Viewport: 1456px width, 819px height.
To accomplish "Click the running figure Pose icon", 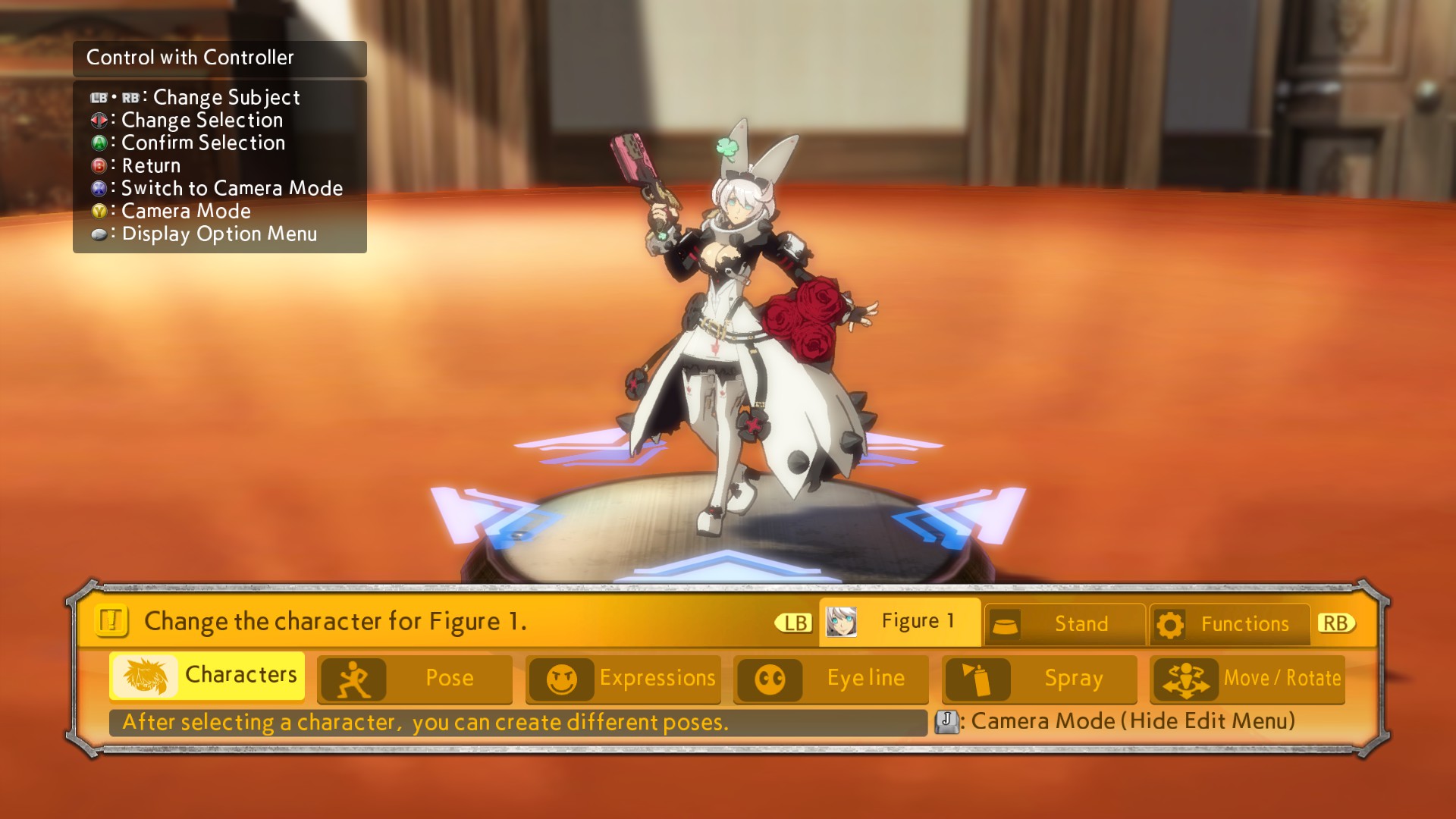I will pyautogui.click(x=353, y=679).
